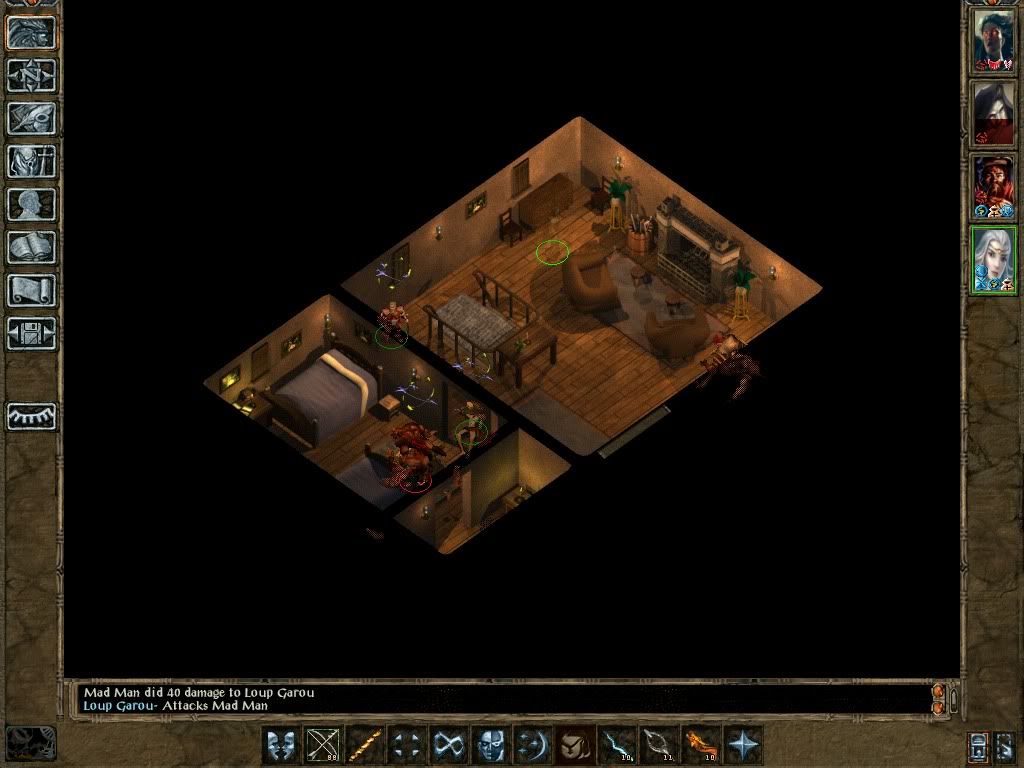Image resolution: width=1024 pixels, height=768 pixels.
Task: Cast the flame quick spell
Action: [x=700, y=745]
